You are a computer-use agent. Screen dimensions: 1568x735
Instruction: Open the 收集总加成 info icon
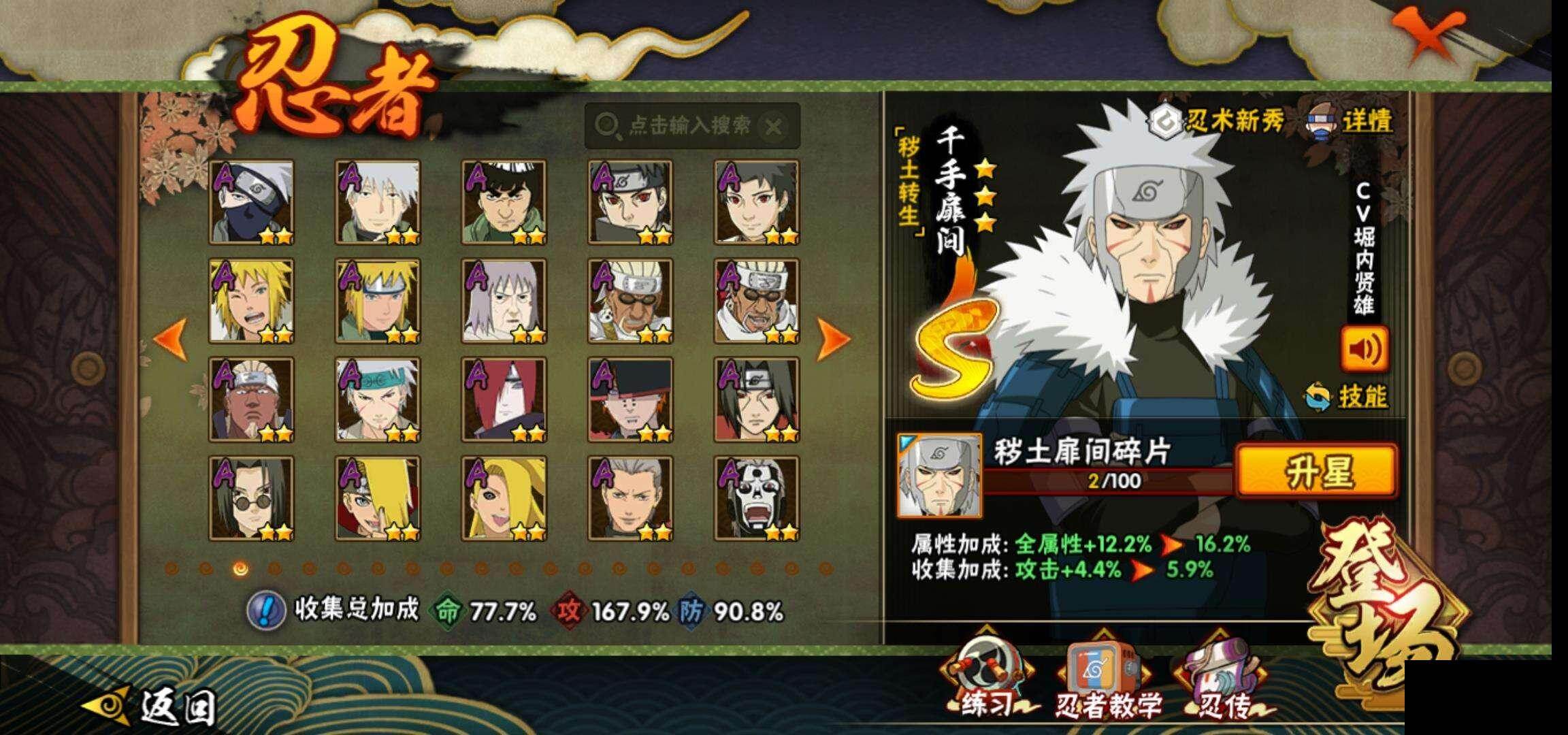click(265, 610)
